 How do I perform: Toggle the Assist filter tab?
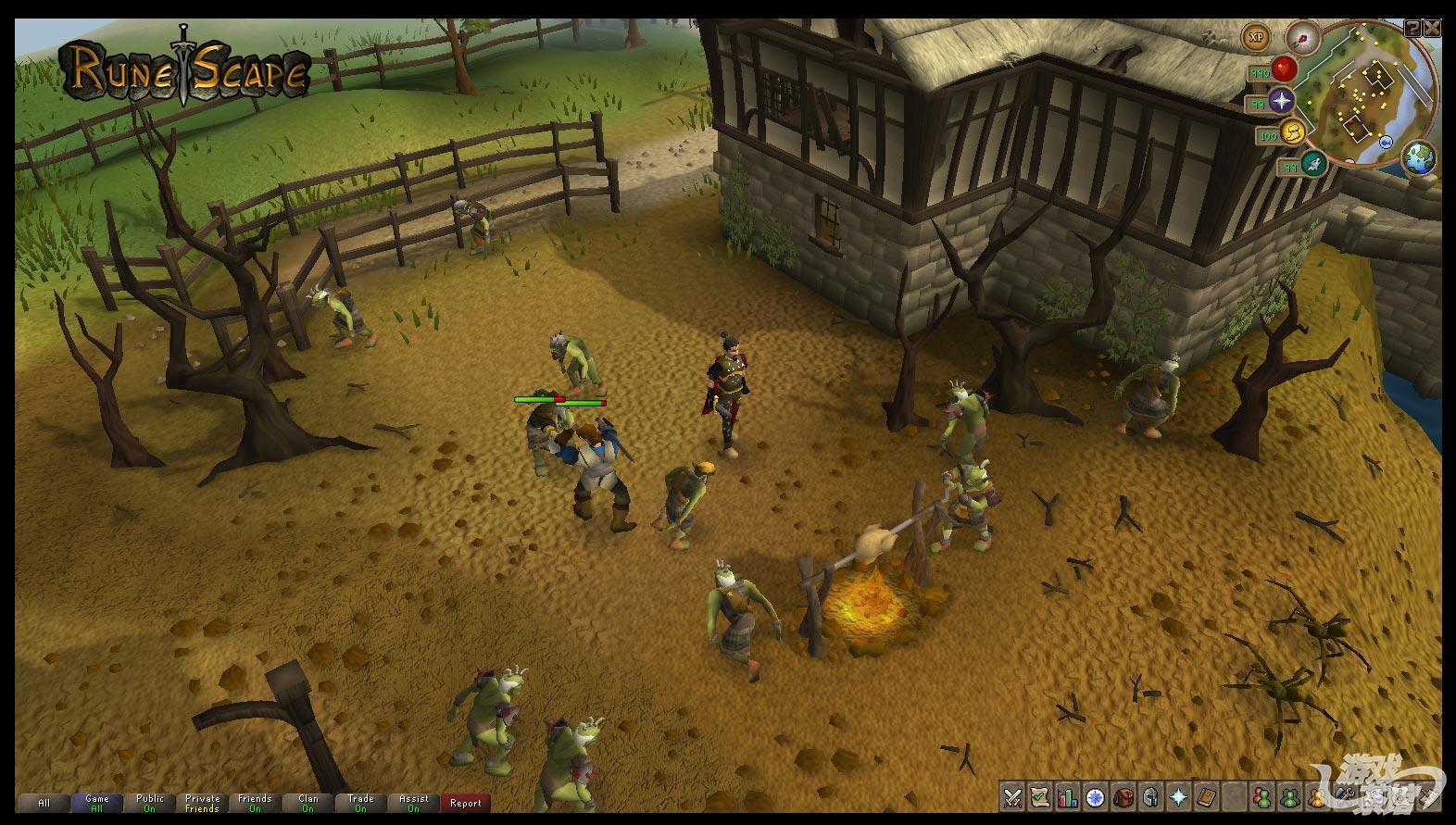(413, 803)
